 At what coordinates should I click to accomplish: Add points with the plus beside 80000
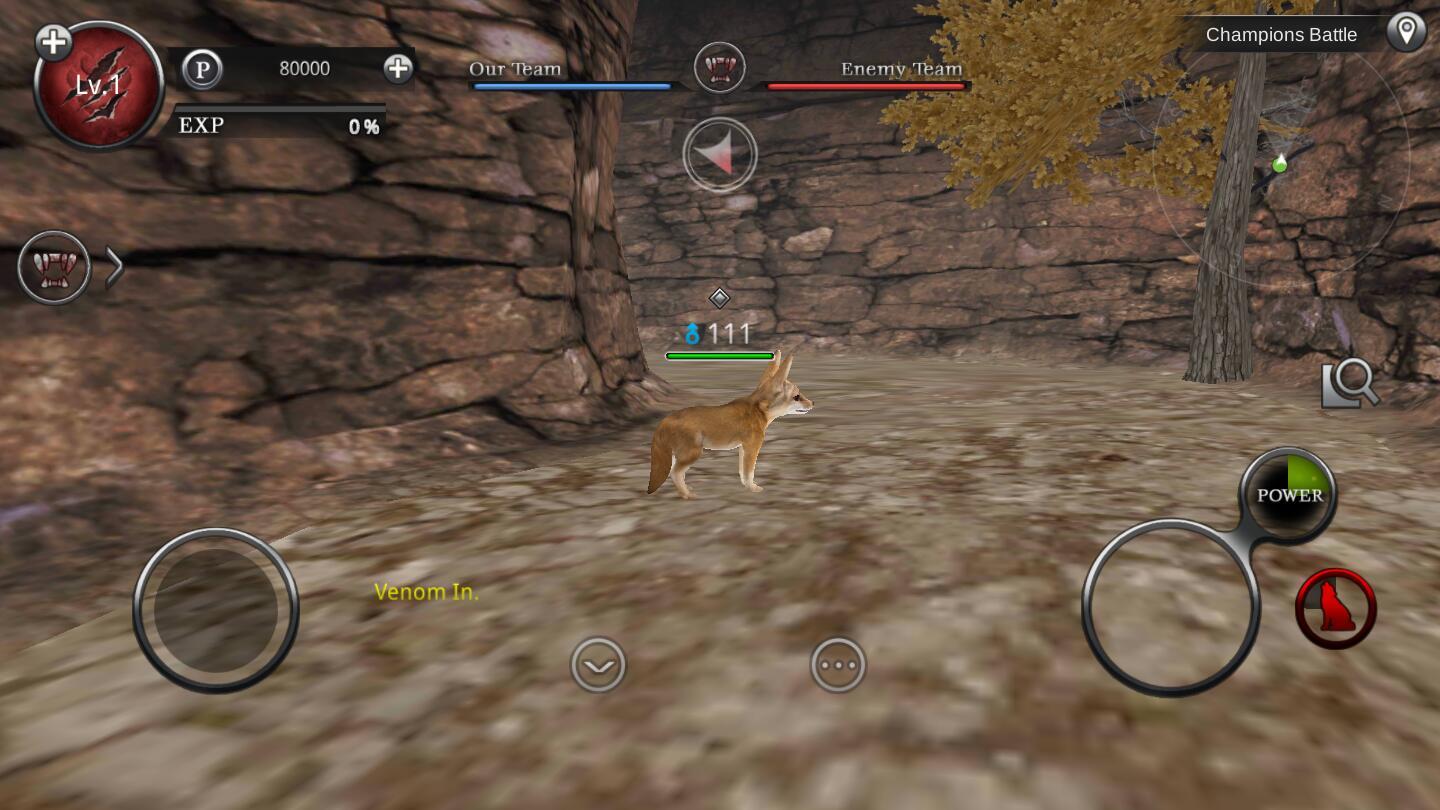point(398,68)
